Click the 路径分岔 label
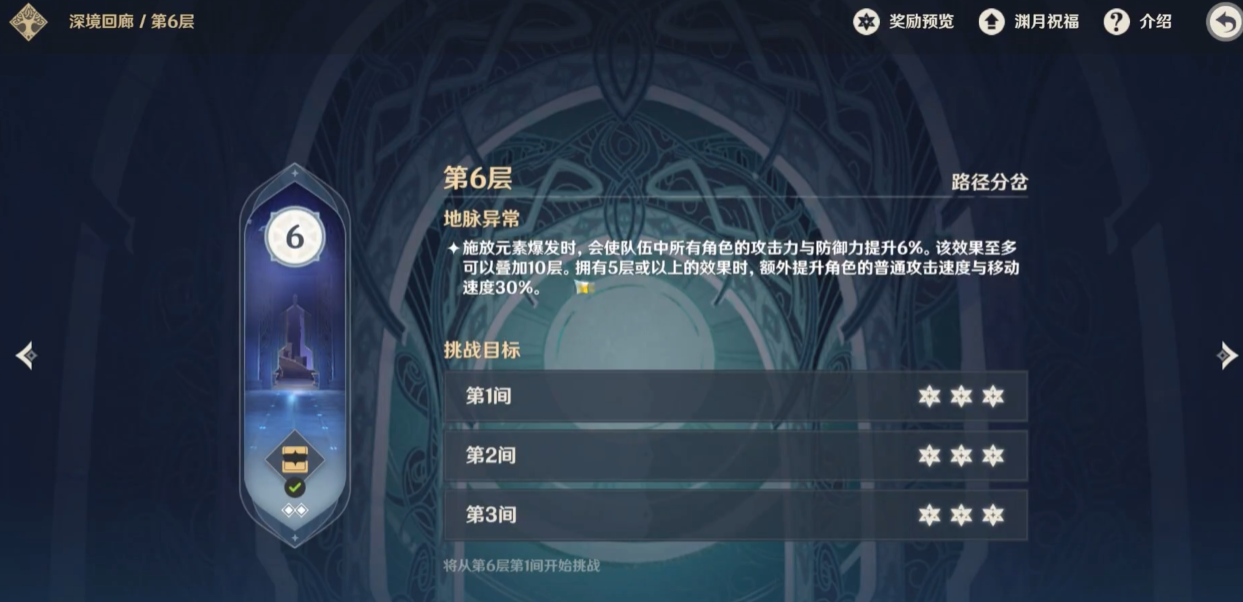This screenshot has height=602, width=1243. 989,182
